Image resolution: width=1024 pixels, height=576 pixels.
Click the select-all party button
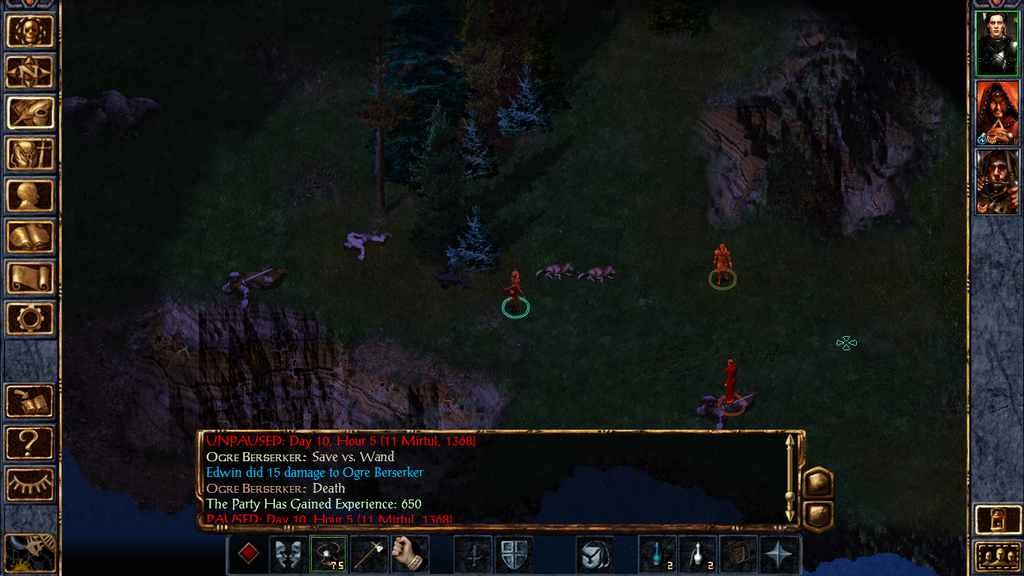click(996, 556)
